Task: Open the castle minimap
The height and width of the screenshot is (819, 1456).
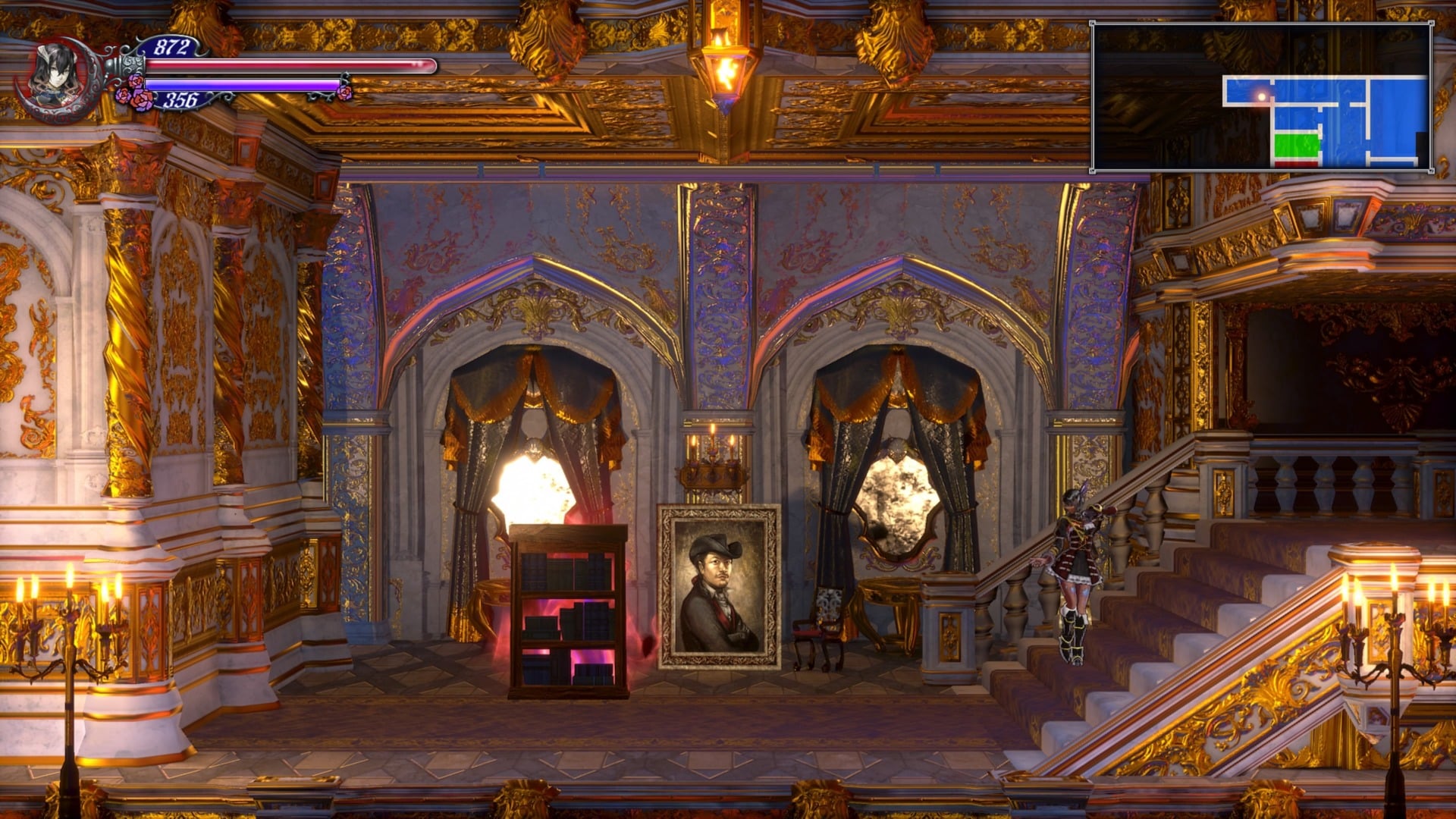Action: coord(1262,97)
